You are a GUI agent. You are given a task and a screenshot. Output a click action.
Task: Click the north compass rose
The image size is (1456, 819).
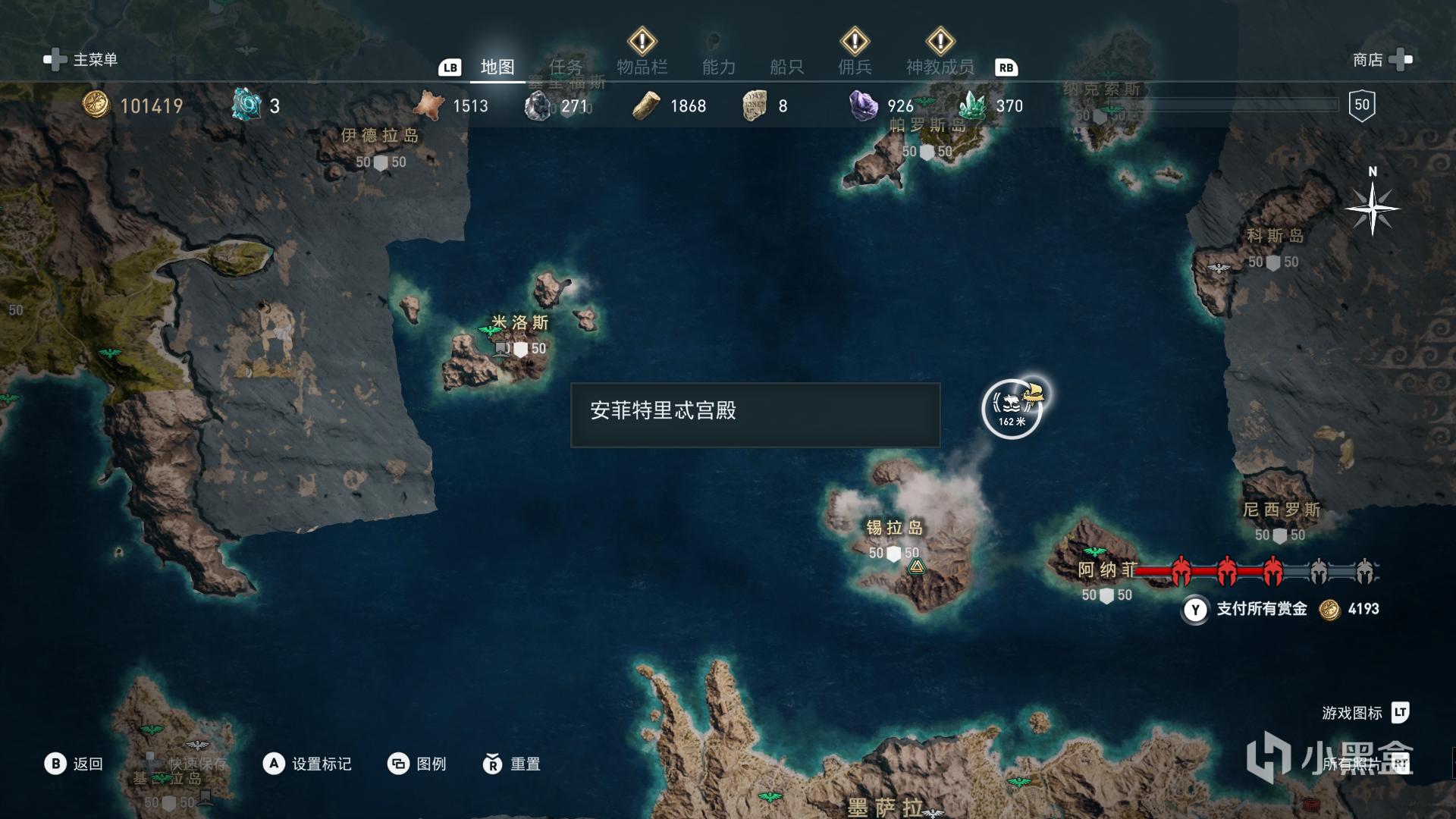coord(1372,209)
